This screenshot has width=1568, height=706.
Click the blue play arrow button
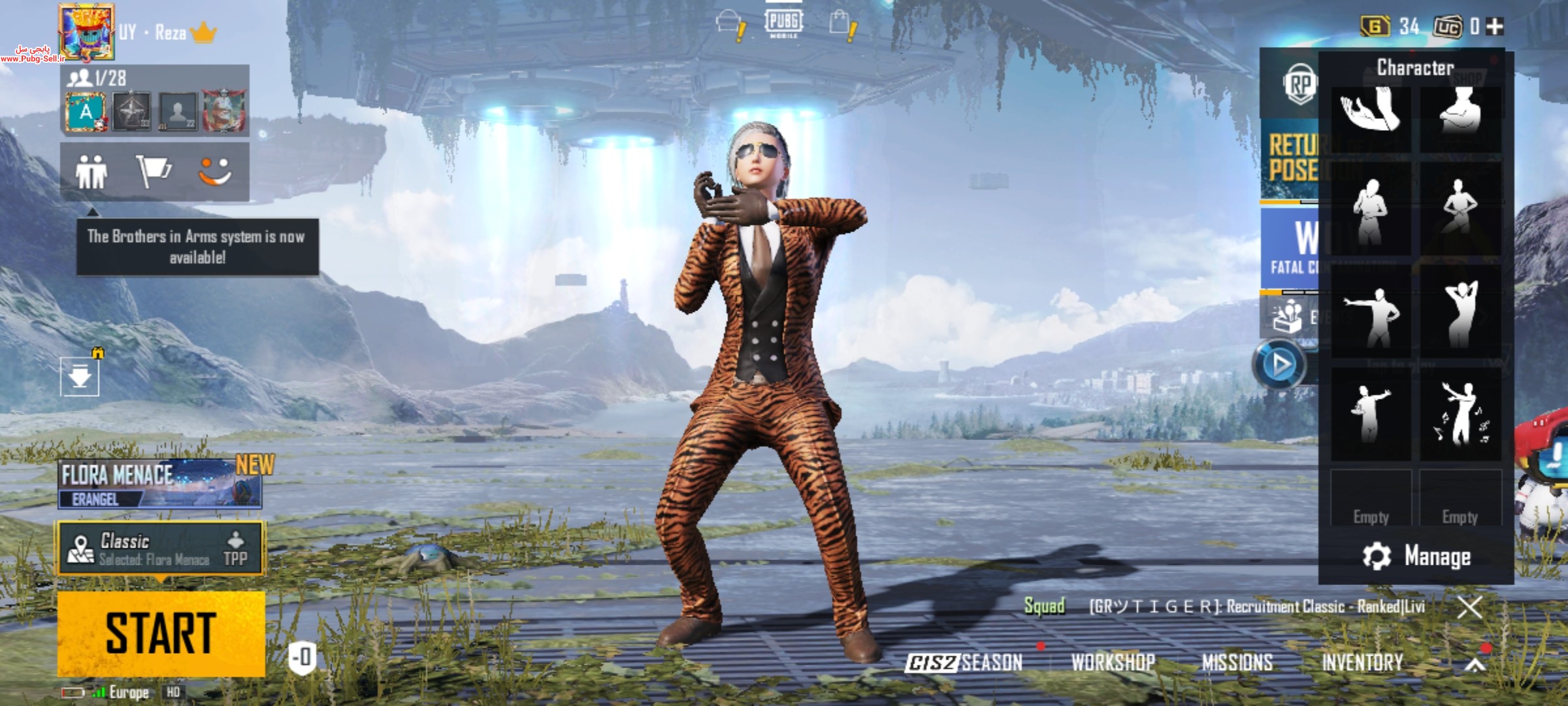pos(1280,364)
